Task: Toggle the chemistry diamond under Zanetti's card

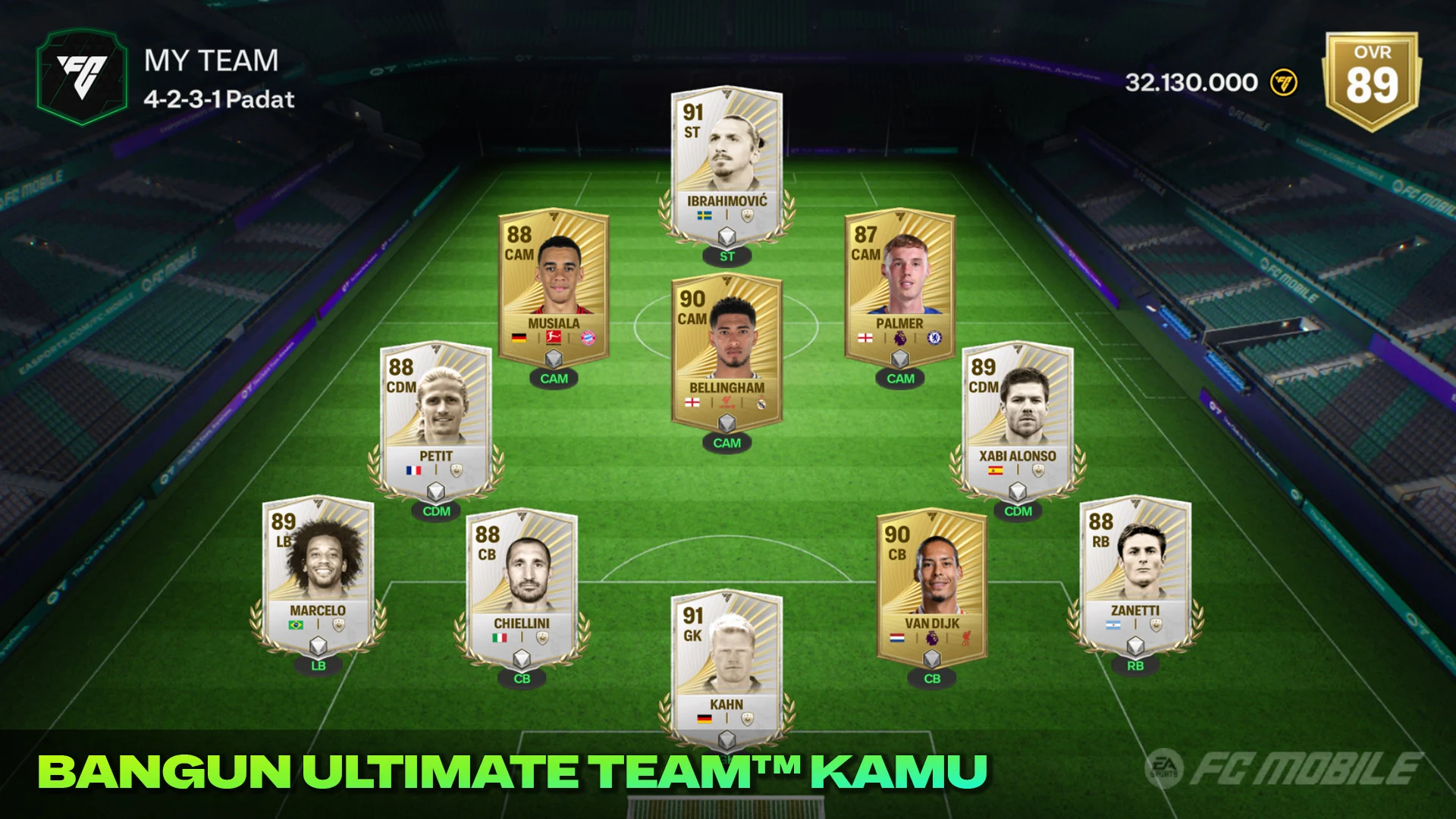Action: point(1135,646)
